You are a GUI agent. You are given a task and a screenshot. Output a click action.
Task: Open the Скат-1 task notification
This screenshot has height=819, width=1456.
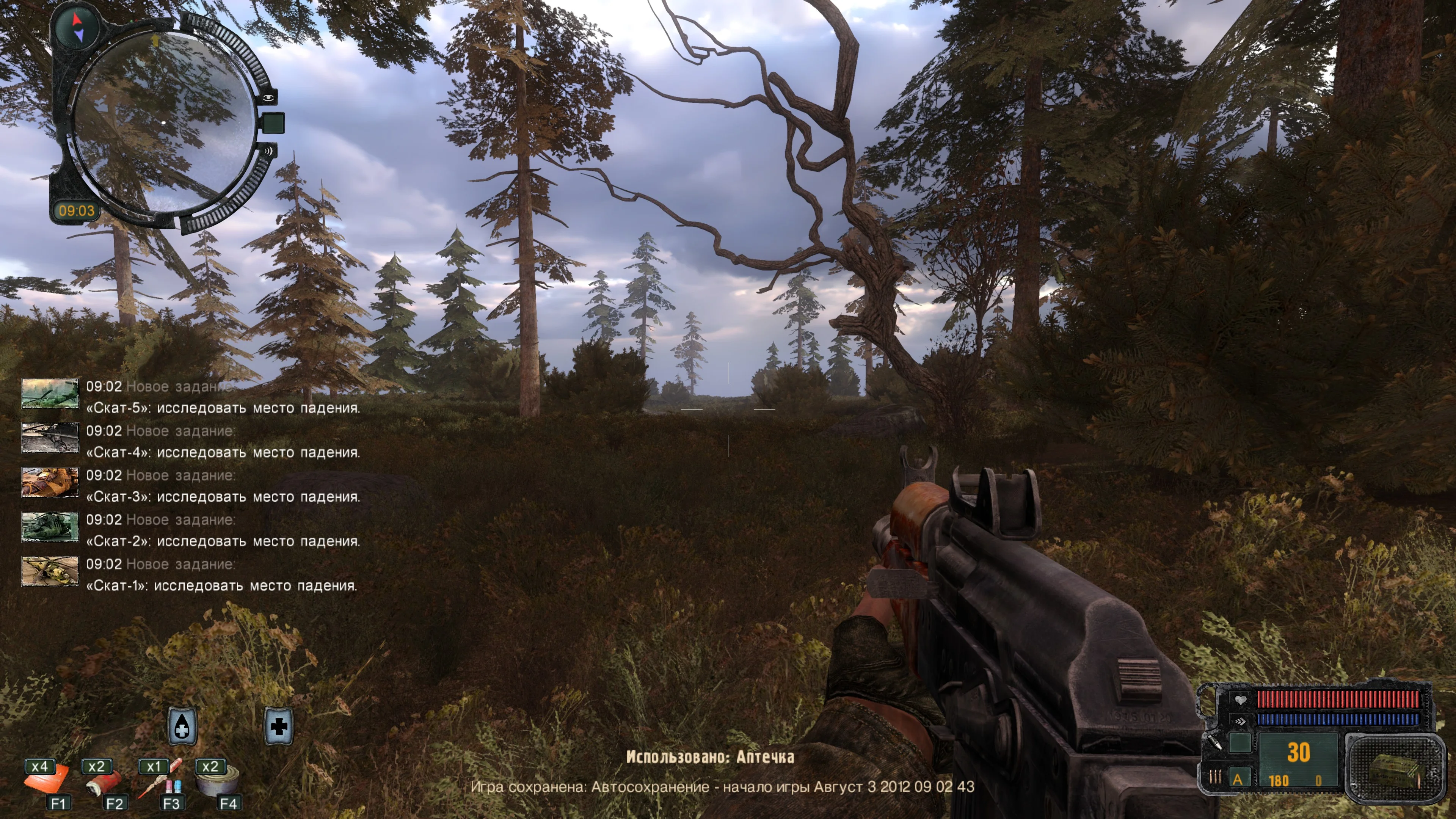click(221, 575)
